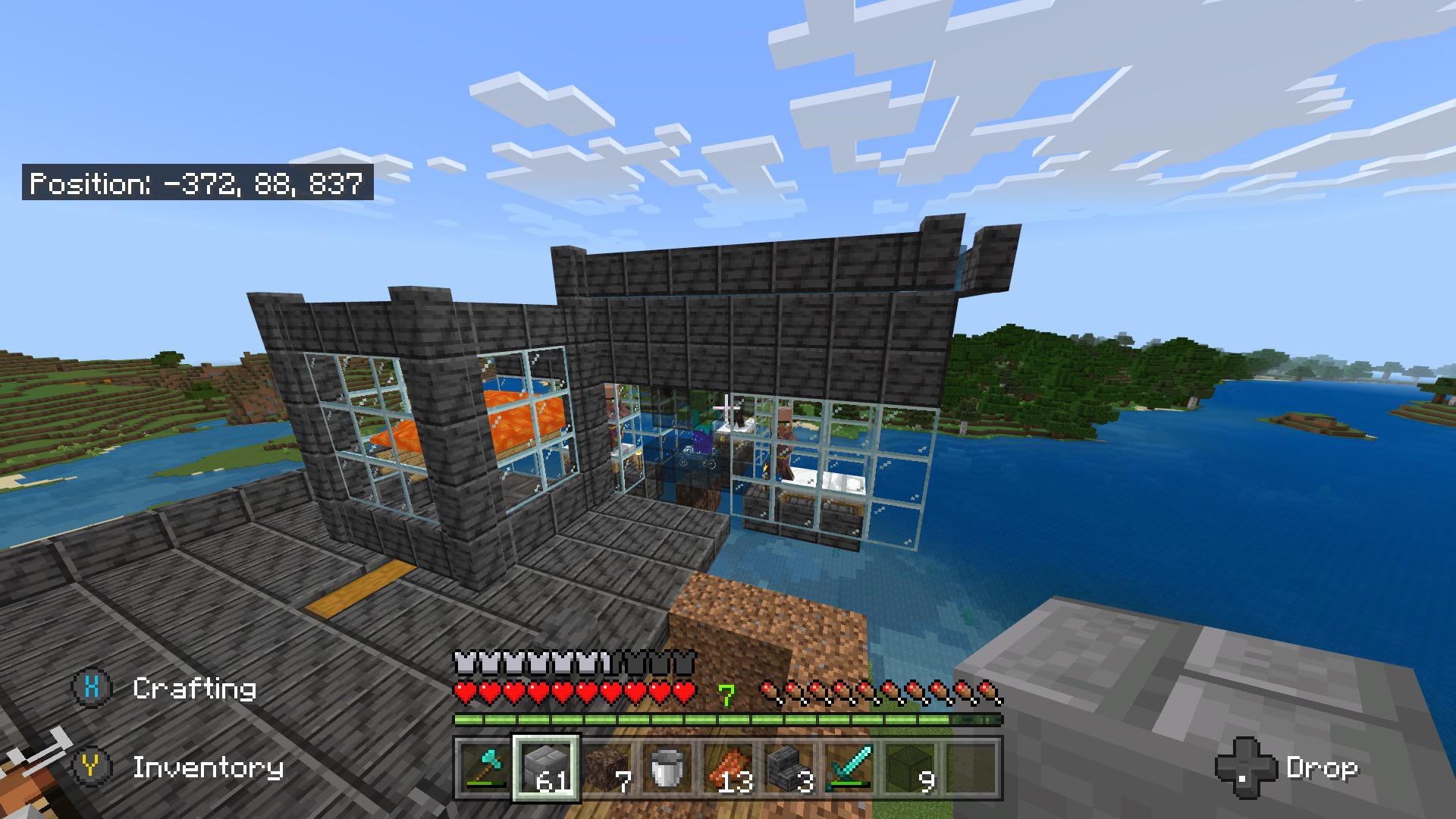Click the leftmost heart in the health bar
The width and height of the screenshot is (1456, 819).
[x=464, y=691]
